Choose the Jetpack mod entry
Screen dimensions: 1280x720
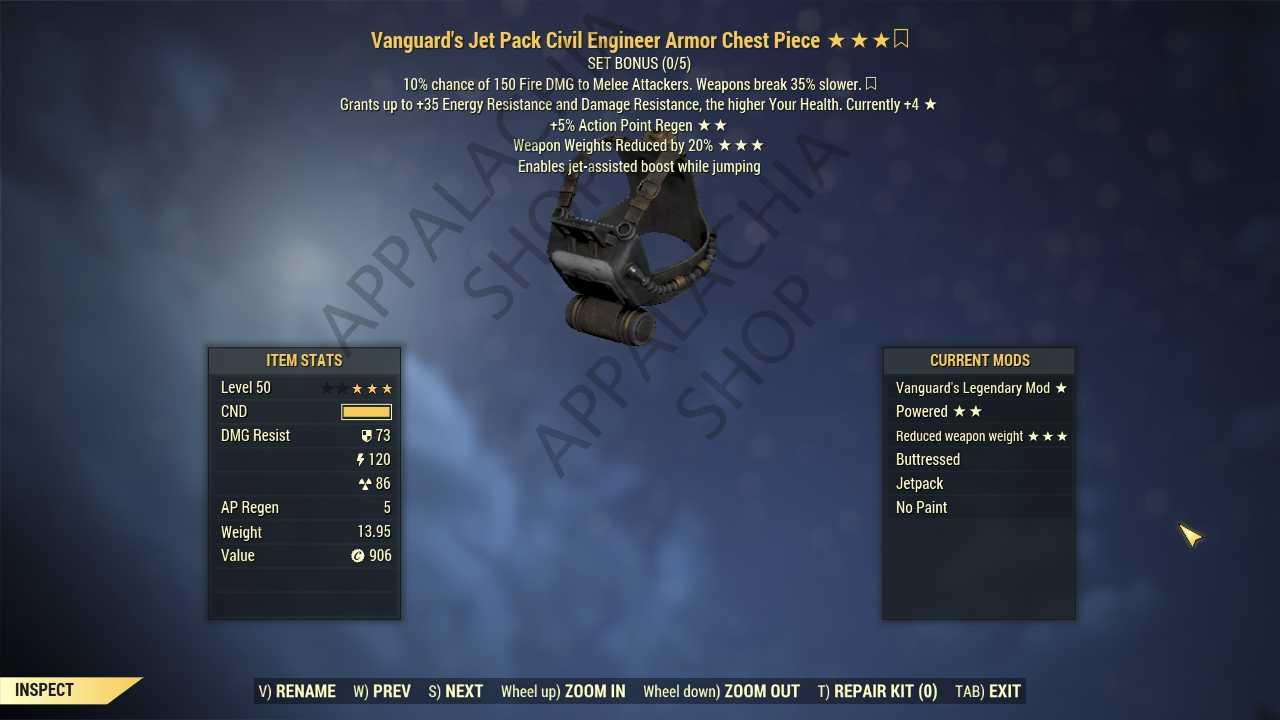979,484
